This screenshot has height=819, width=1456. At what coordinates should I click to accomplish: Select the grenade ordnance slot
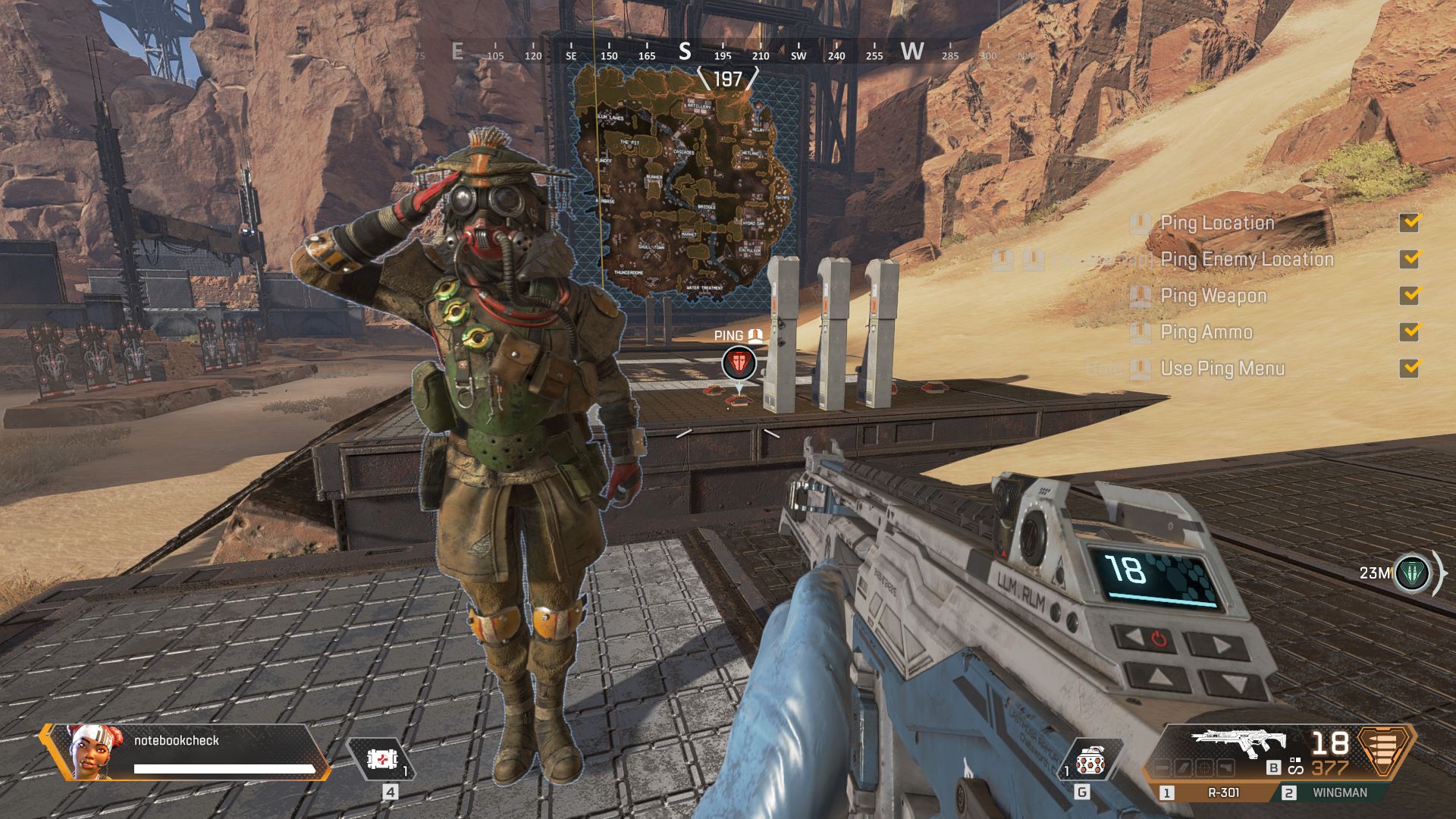click(x=1090, y=760)
